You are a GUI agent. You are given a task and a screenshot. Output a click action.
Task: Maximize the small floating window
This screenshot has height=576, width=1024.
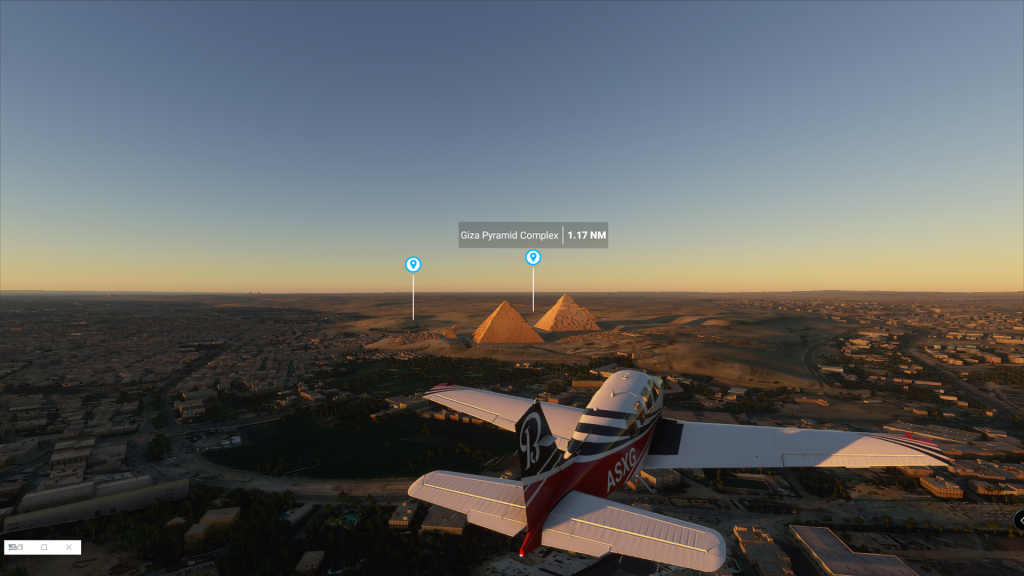[44, 547]
